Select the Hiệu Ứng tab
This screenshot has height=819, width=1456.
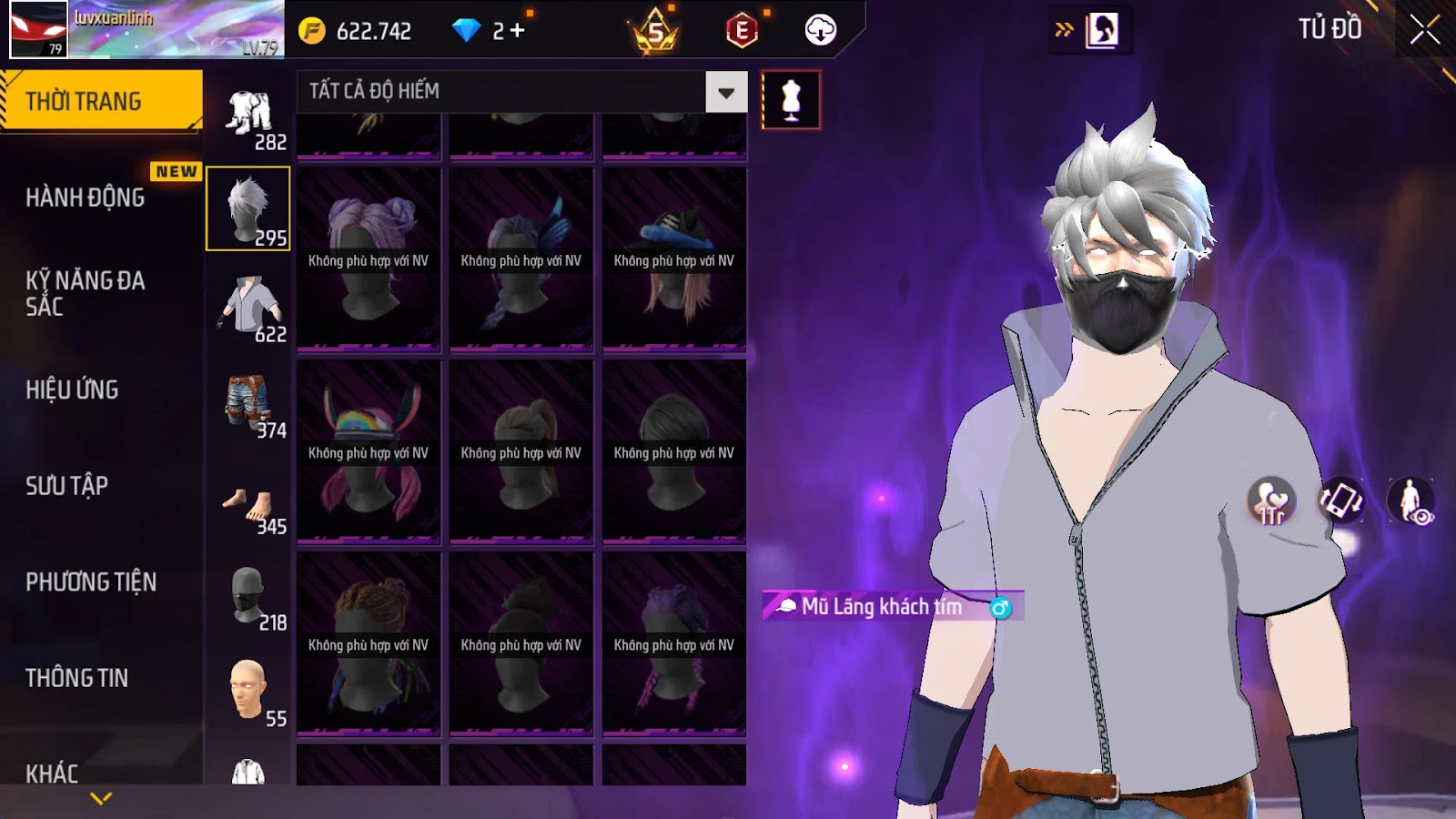coord(73,389)
